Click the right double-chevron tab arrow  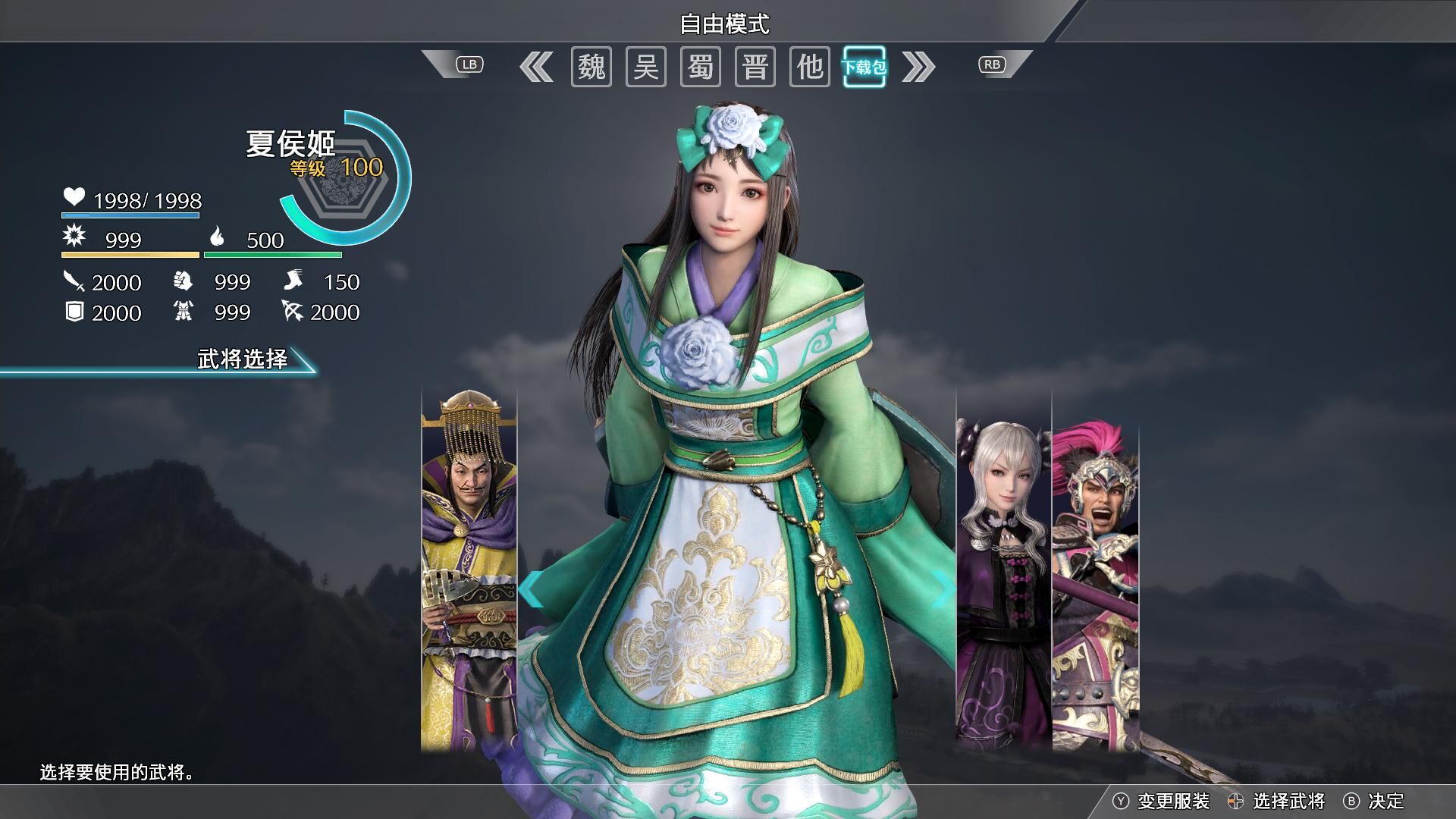click(918, 67)
